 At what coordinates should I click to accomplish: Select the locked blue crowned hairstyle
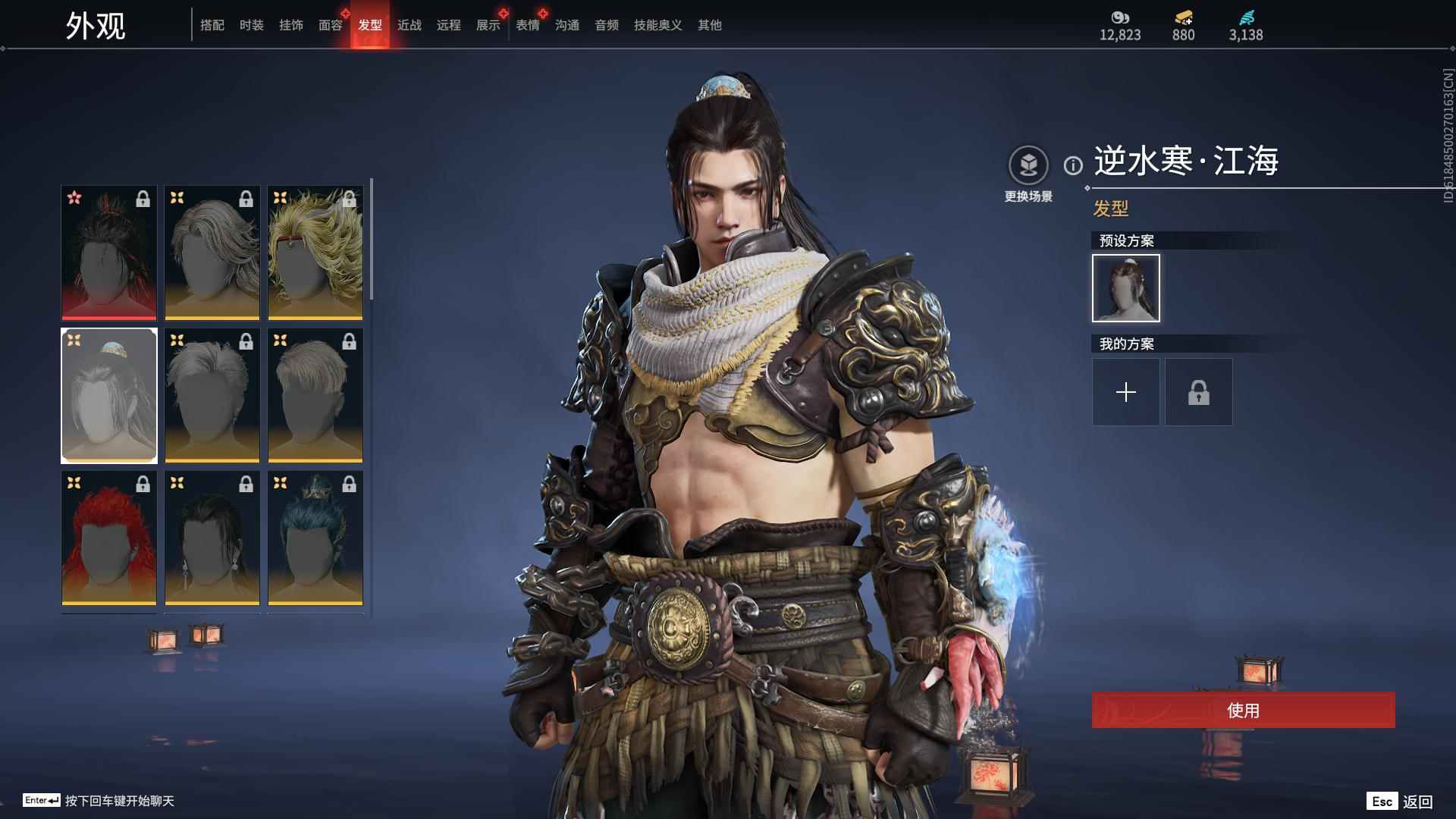315,538
